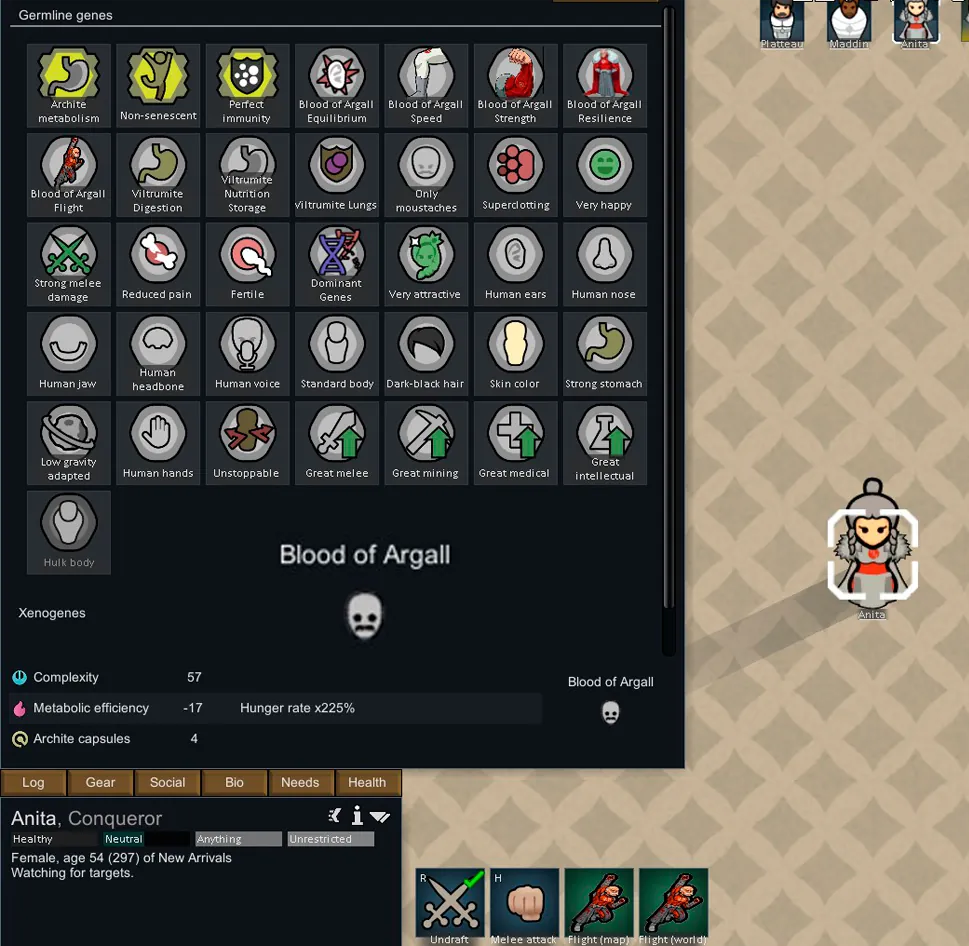
Task: Switch to the Needs tab
Action: (300, 782)
